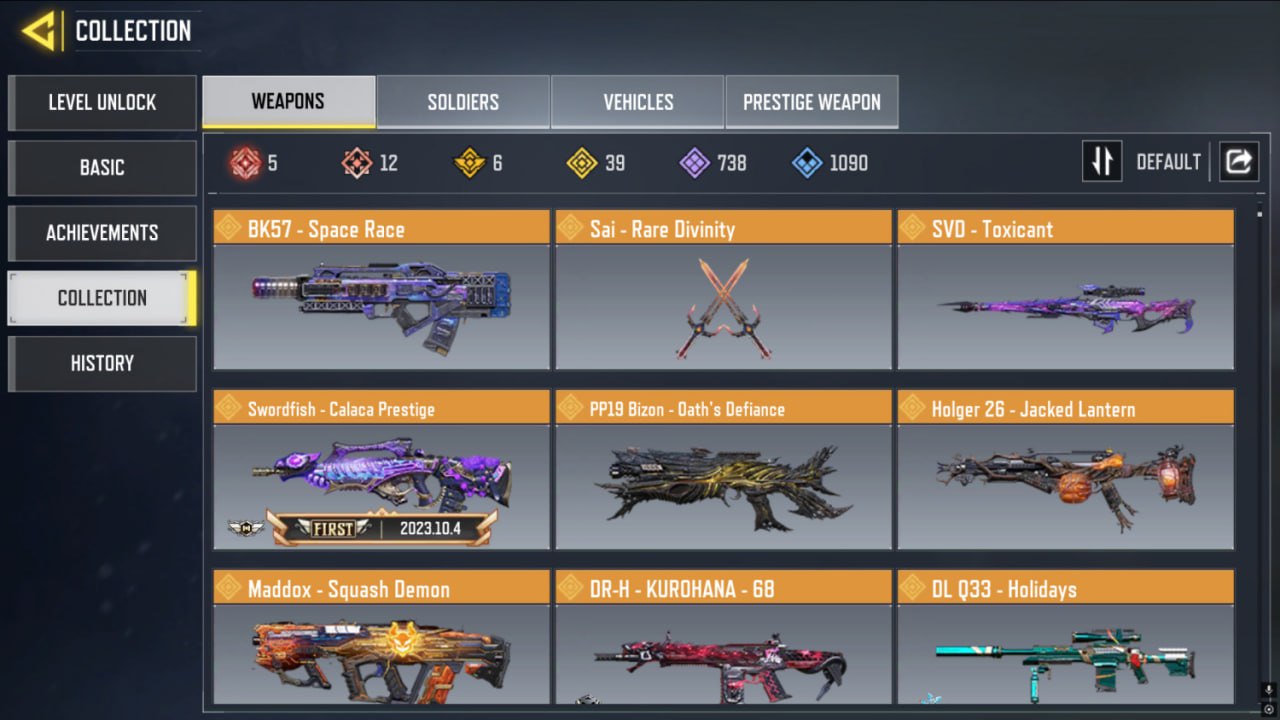Pick the PP19 Bizon - Oath's Defiance card
Viewport: 1280px width, 720px height.
click(x=723, y=470)
